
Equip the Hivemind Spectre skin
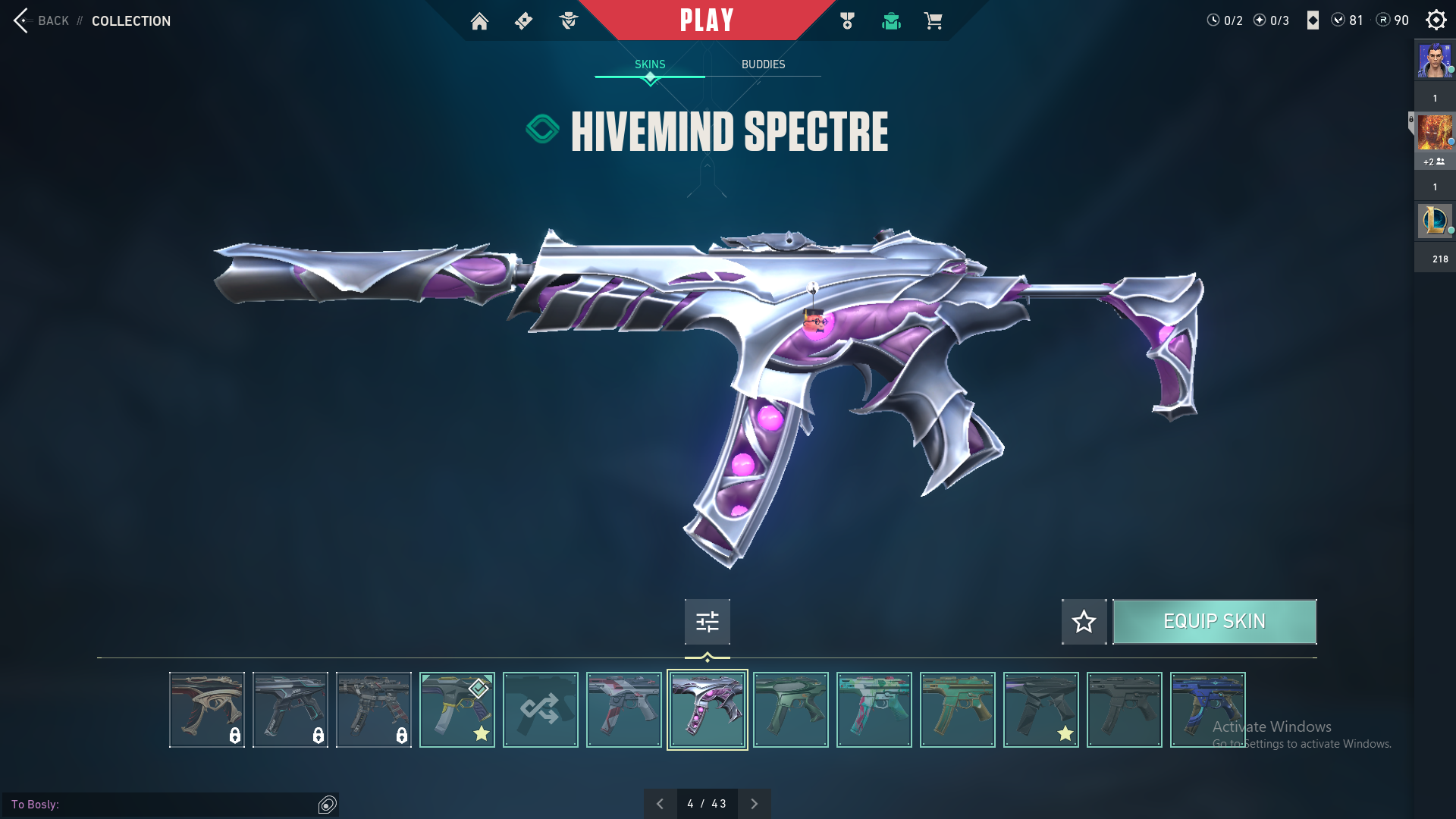pyautogui.click(x=1214, y=622)
